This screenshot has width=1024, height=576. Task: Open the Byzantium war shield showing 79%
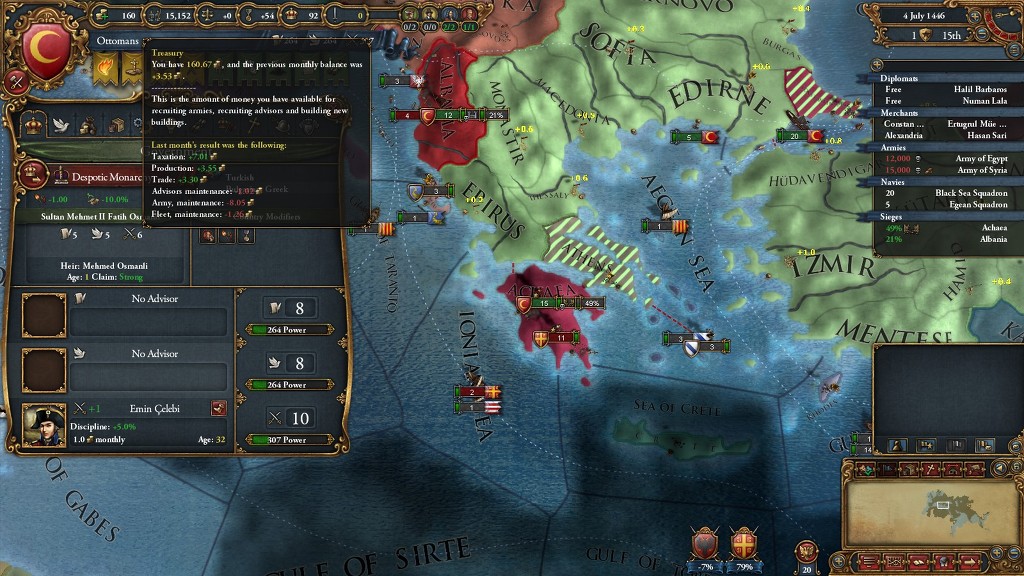742,544
